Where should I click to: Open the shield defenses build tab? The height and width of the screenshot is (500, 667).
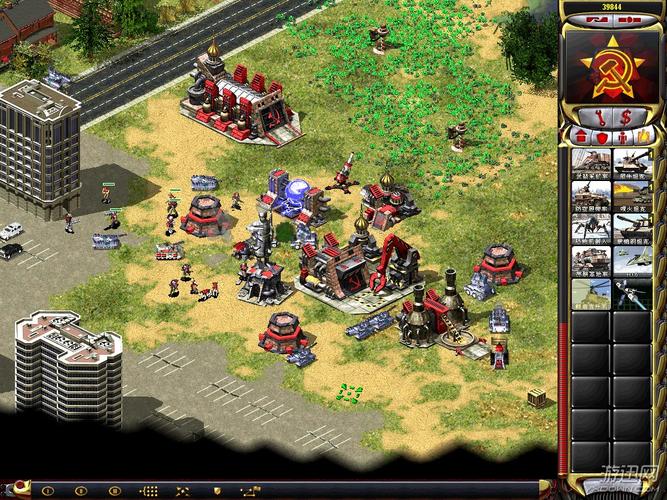(601, 136)
